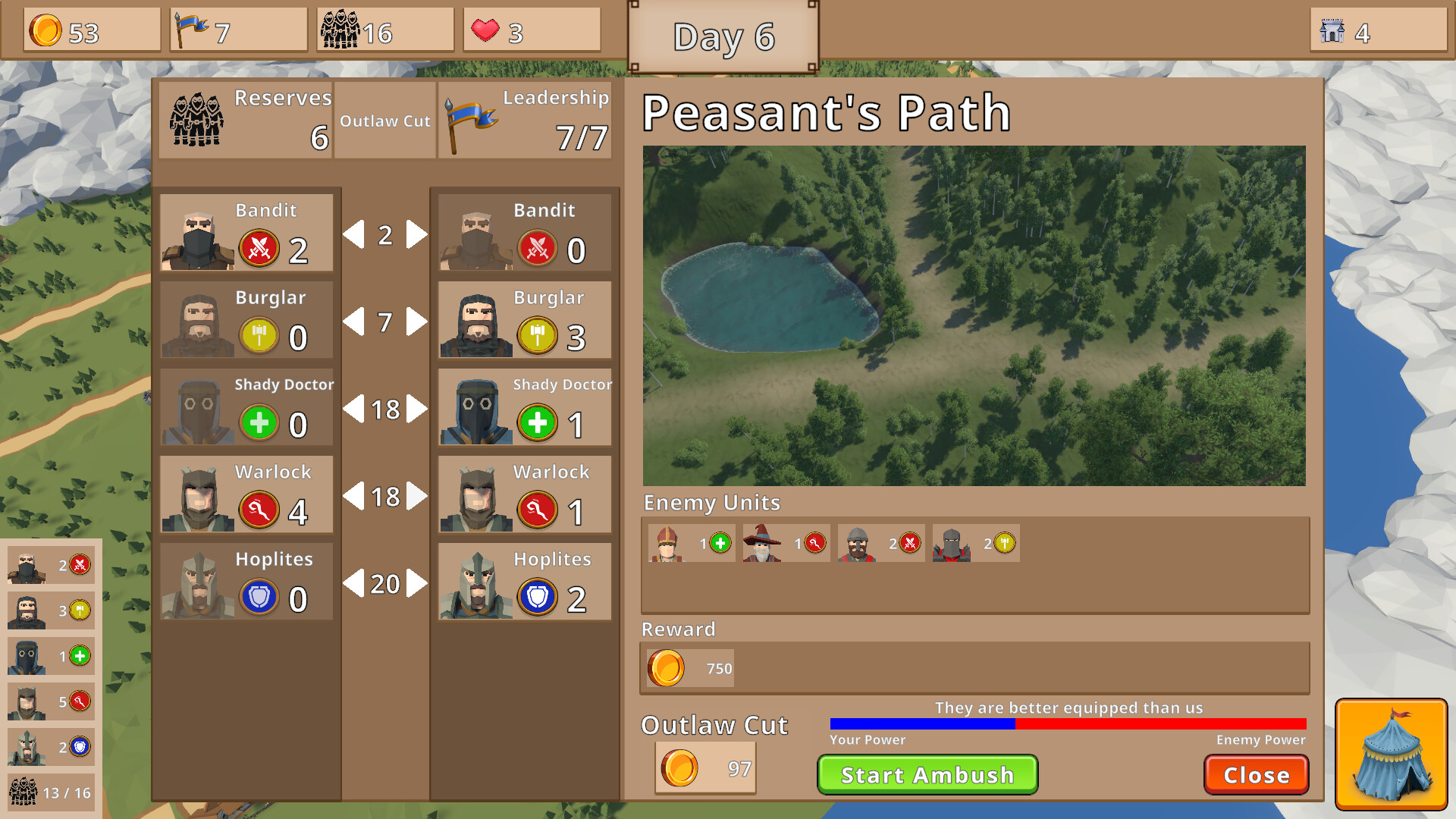1456x819 pixels.
Task: Remove a Burglar using the left arrow
Action: [356, 322]
